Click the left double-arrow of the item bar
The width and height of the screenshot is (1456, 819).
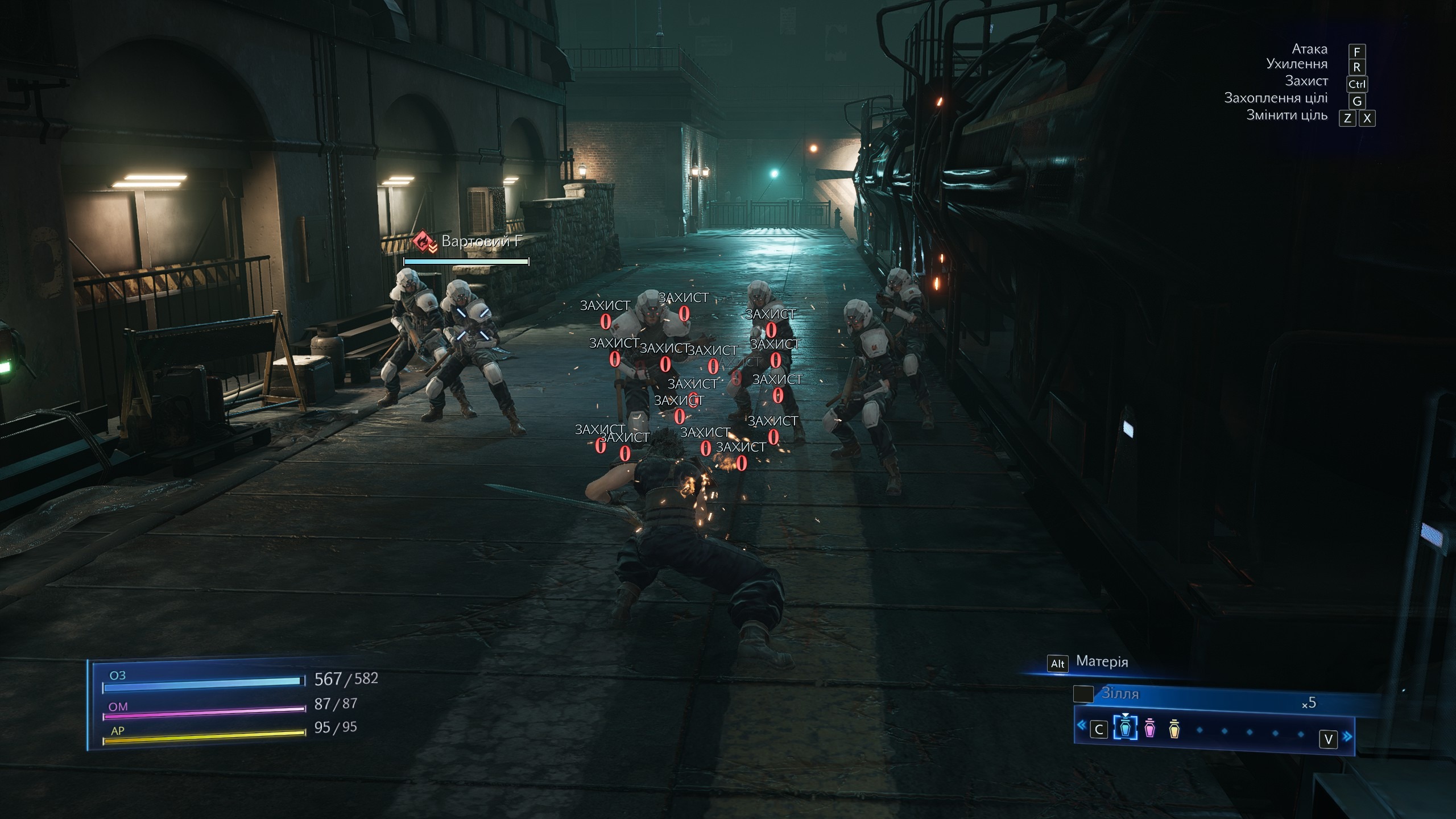tap(1081, 726)
